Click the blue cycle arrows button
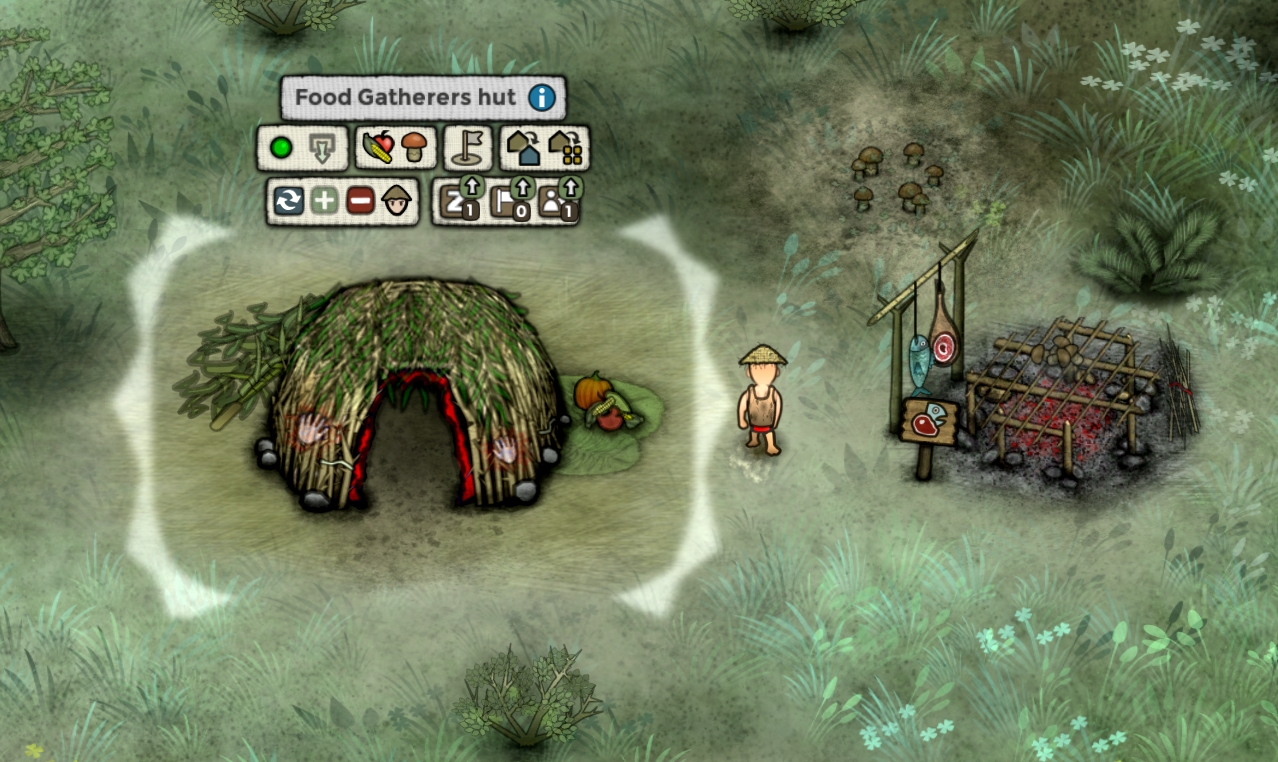 289,201
